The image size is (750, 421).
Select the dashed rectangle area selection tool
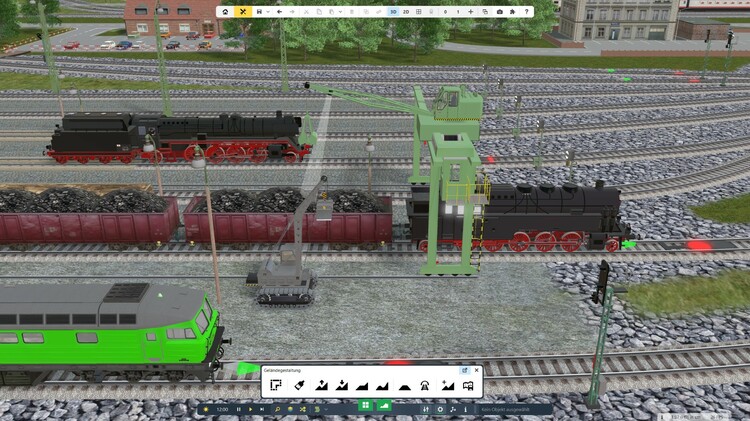click(x=276, y=385)
